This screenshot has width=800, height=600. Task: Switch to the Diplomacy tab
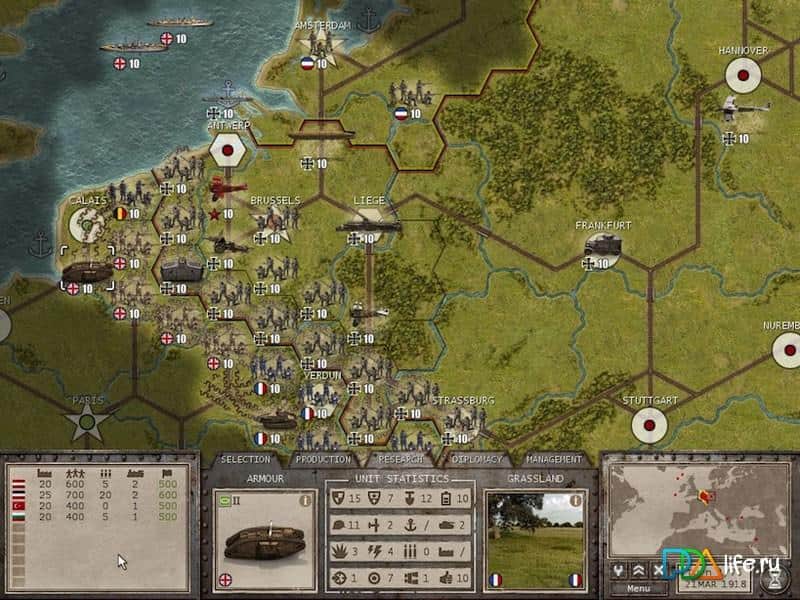pyautogui.click(x=476, y=459)
